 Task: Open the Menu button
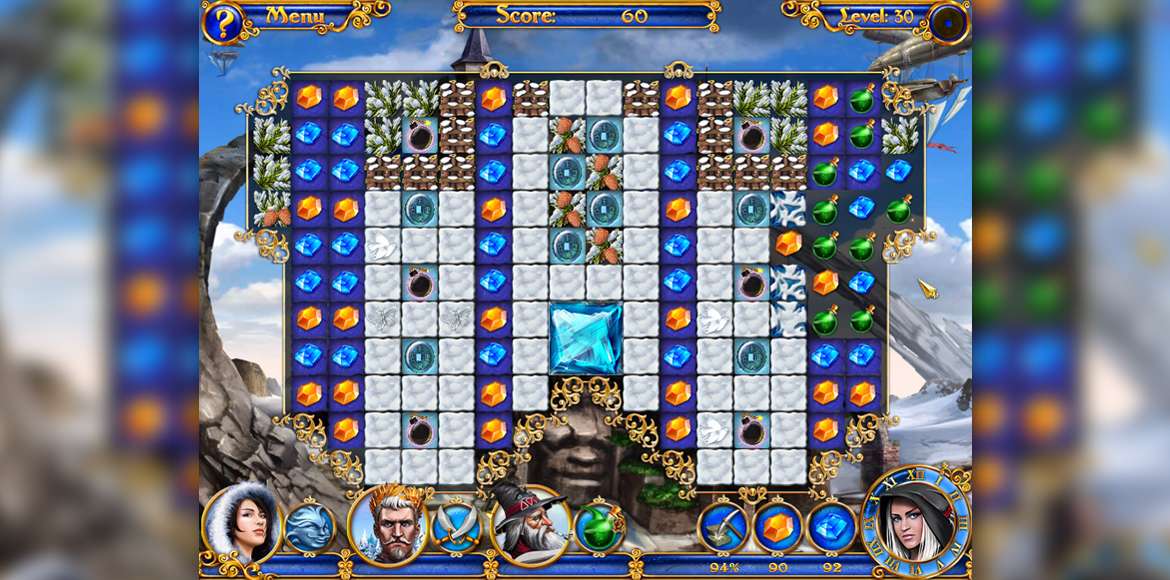(x=296, y=16)
